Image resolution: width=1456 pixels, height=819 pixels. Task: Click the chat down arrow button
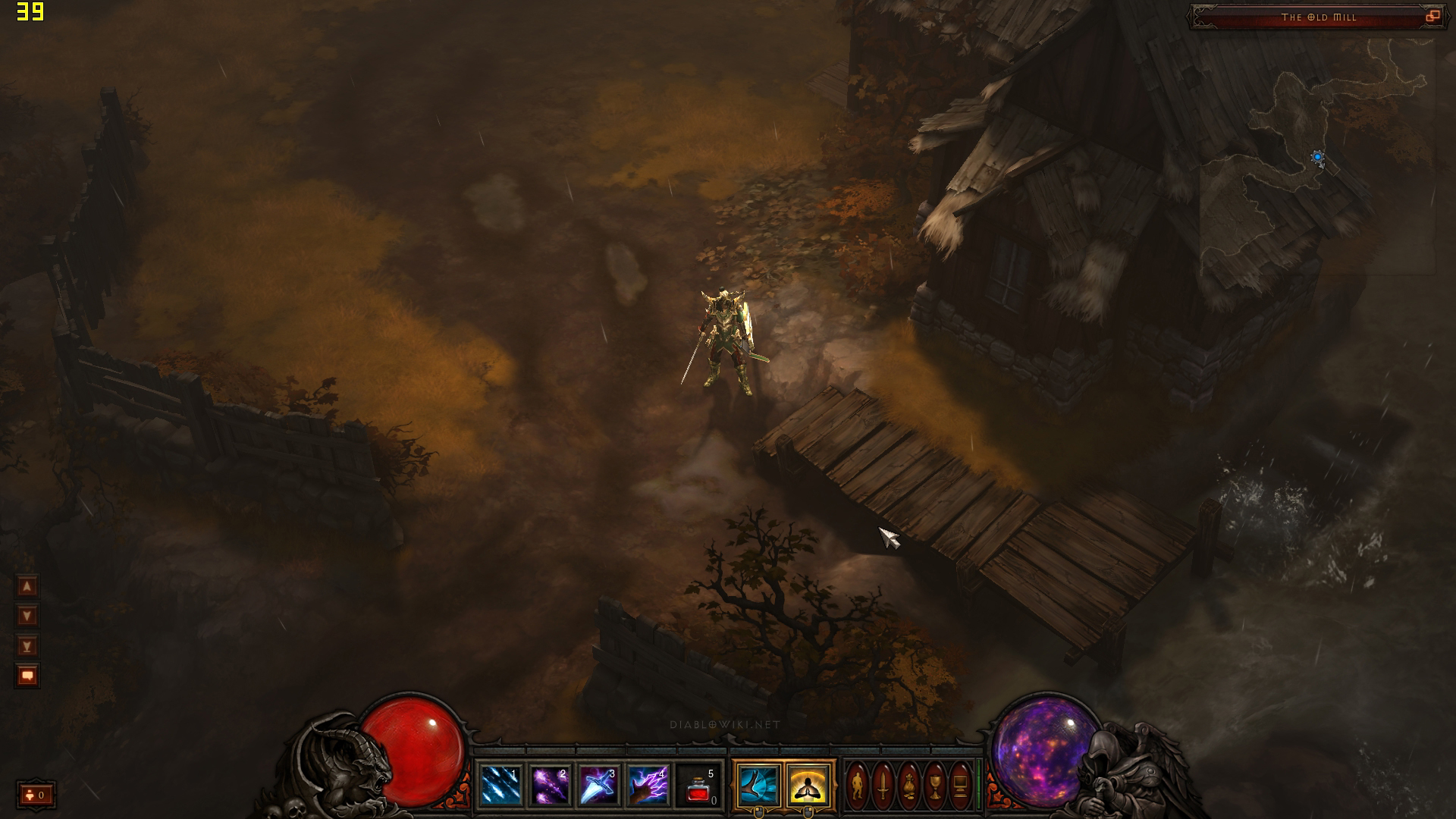click(27, 616)
